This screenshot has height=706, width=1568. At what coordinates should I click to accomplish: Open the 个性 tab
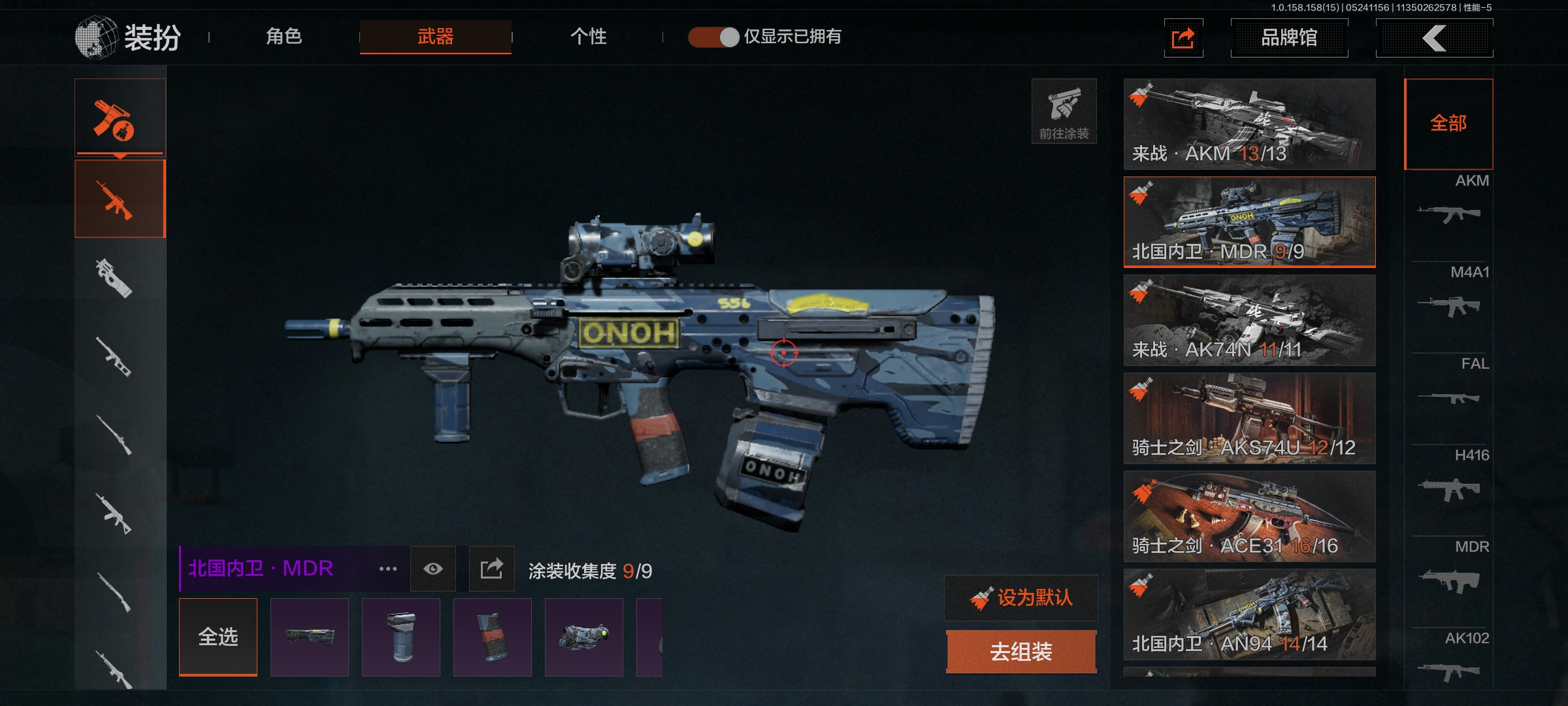588,37
